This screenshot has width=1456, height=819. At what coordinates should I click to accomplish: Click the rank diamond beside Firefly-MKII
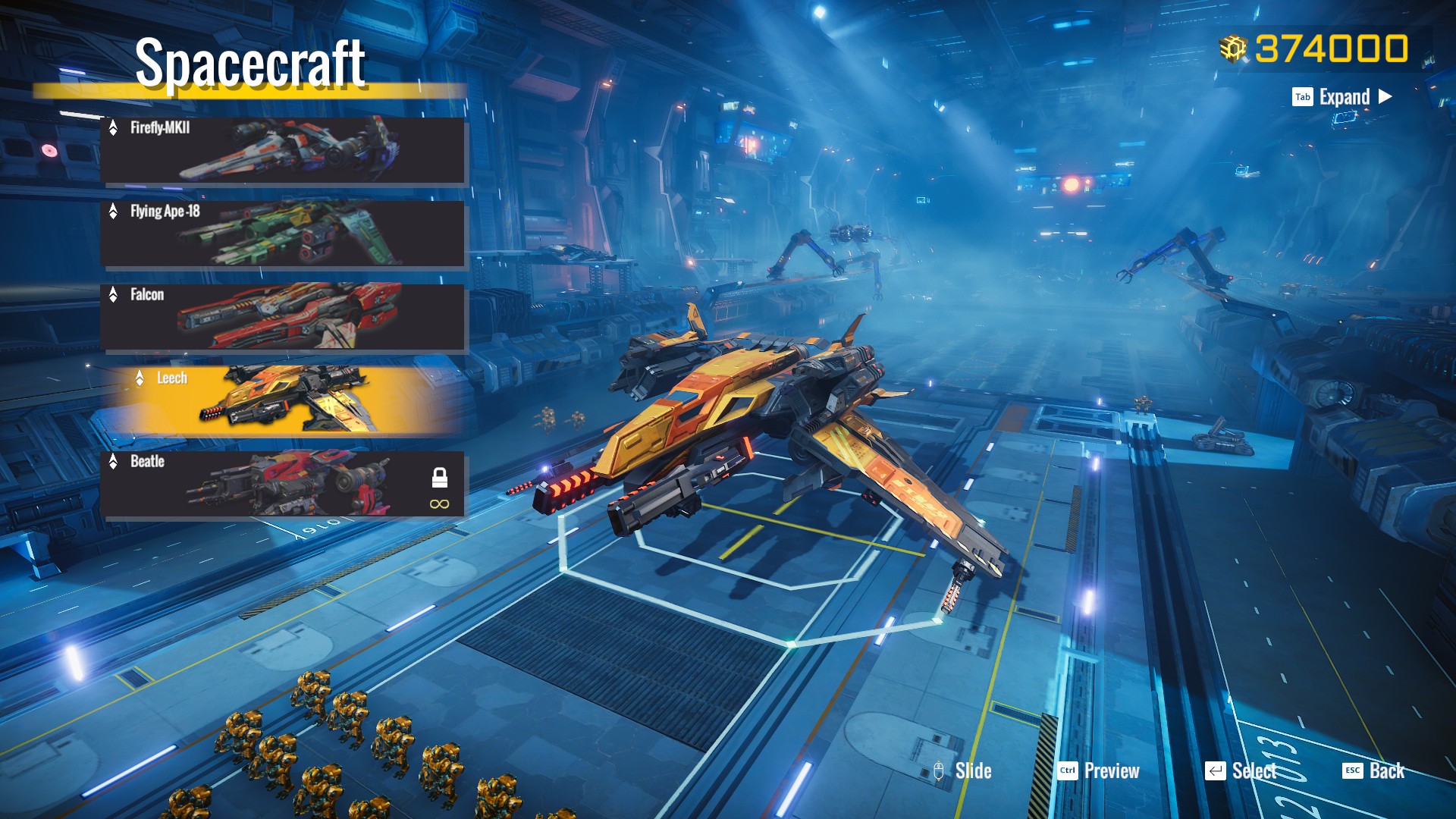(x=114, y=129)
